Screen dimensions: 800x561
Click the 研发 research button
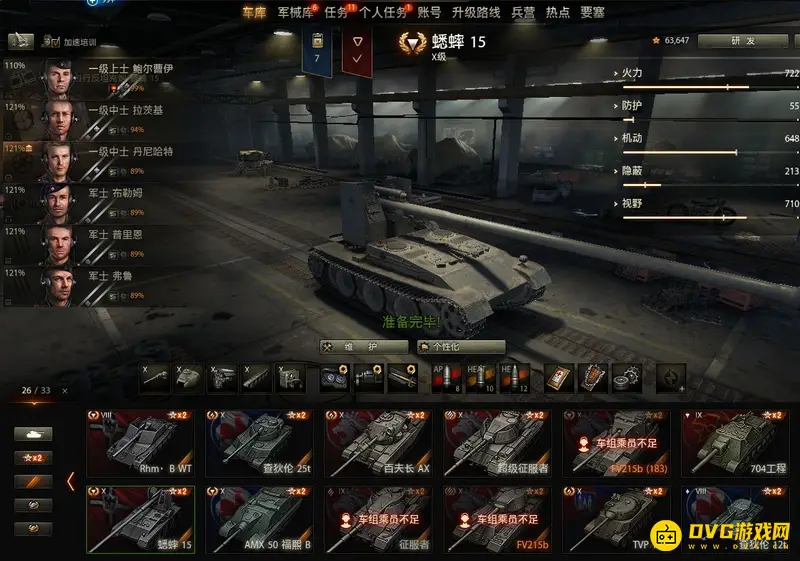click(x=742, y=41)
